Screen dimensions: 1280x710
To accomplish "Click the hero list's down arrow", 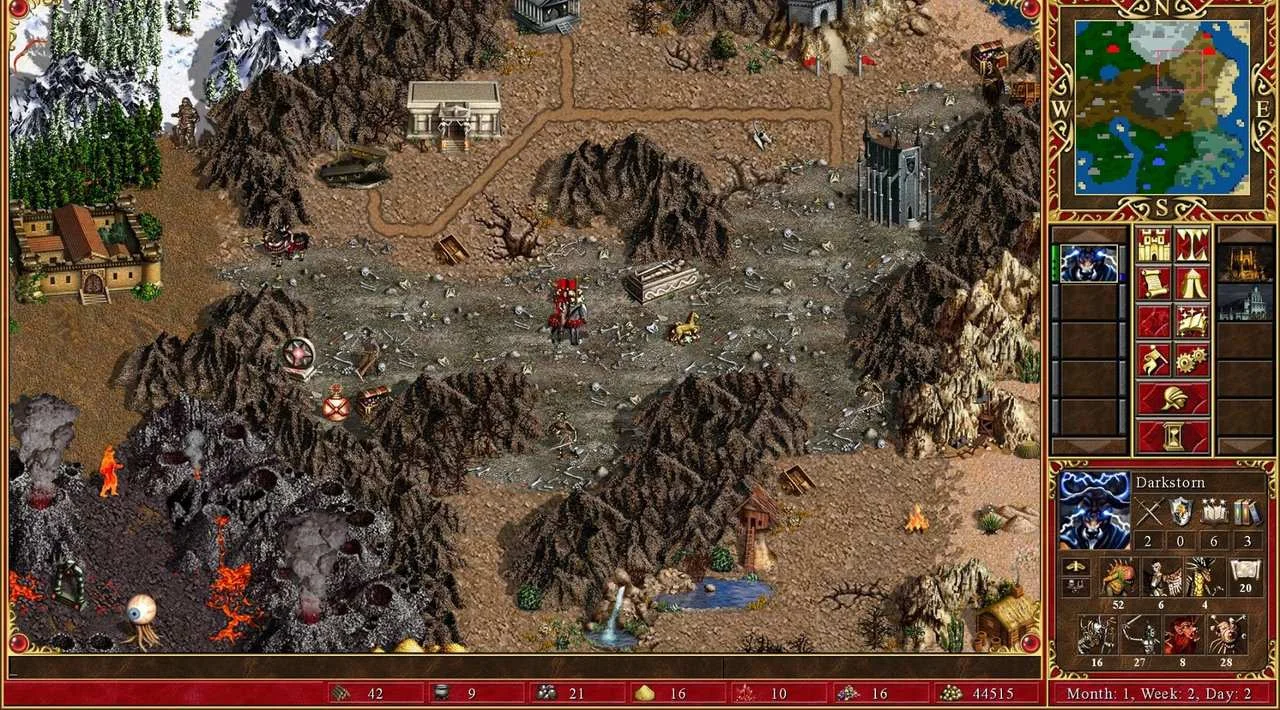I will [x=1089, y=446].
